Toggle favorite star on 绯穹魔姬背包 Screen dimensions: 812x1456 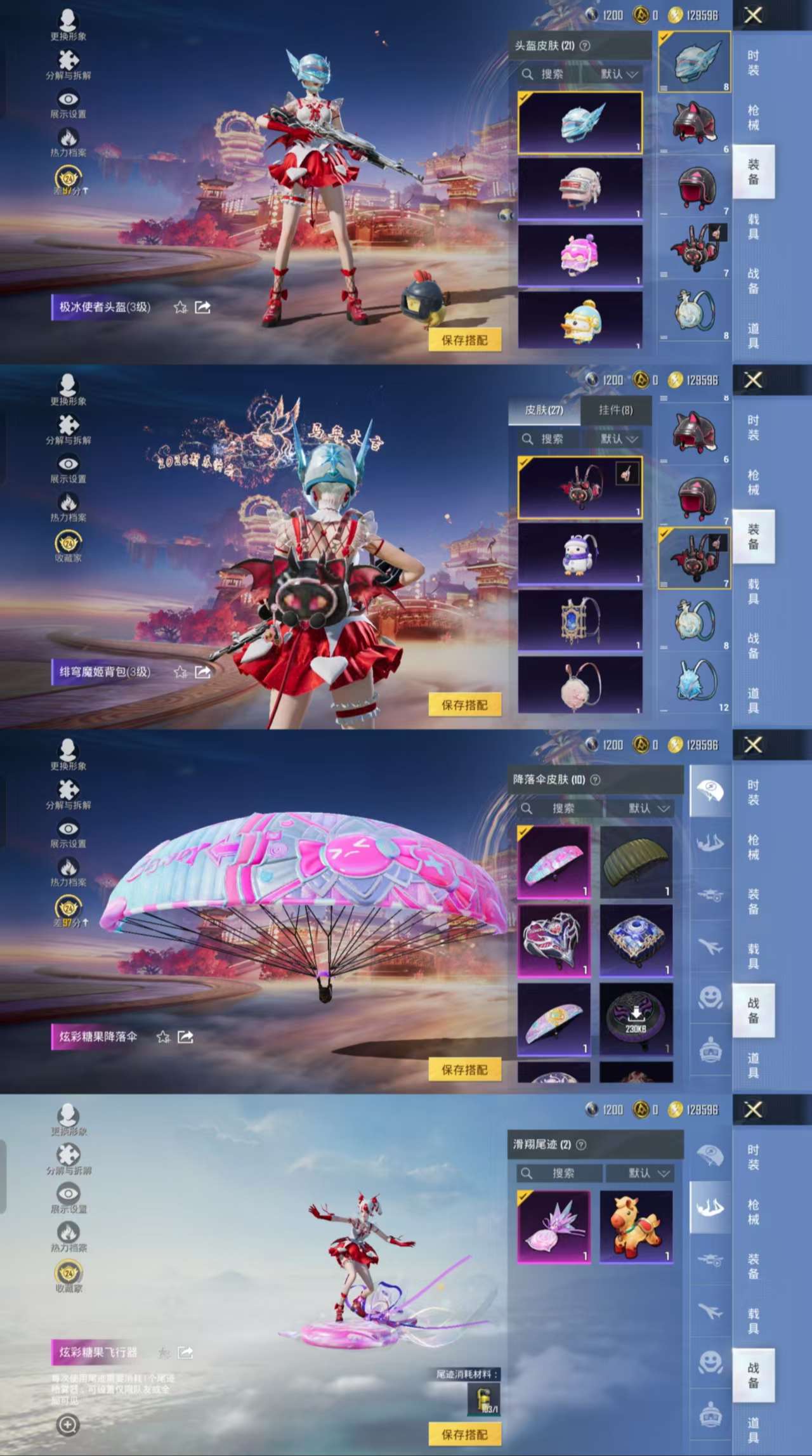click(x=180, y=671)
